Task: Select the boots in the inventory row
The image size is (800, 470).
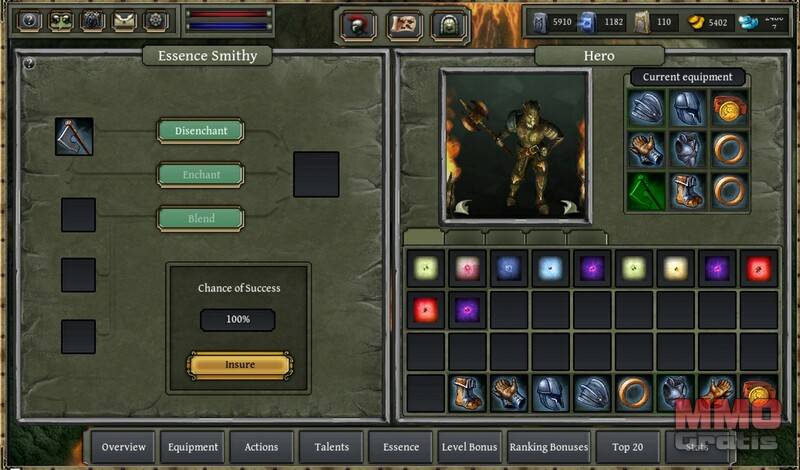Action: click(x=467, y=392)
